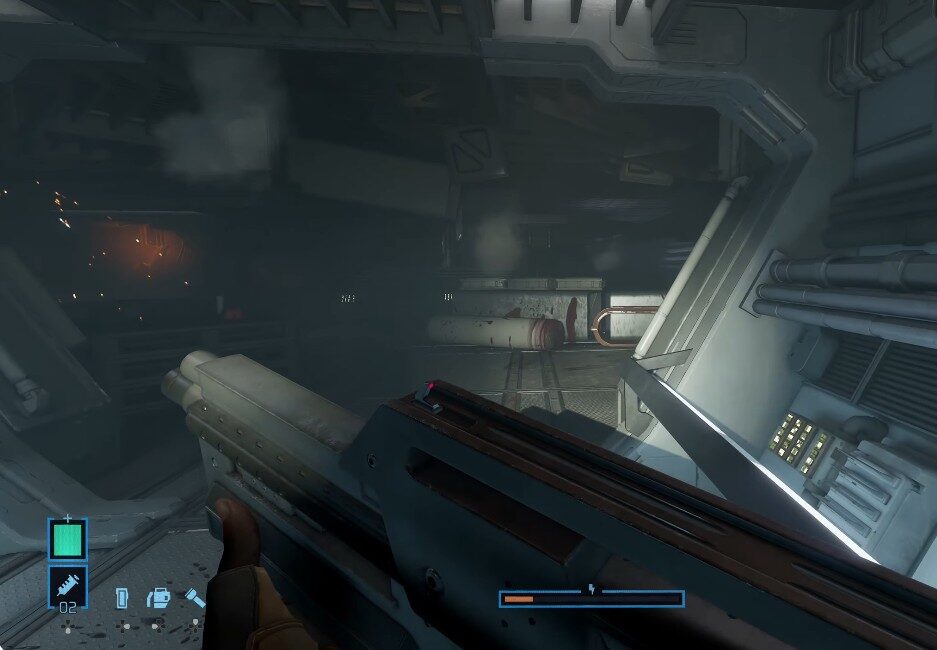The image size is (937, 650).
Task: Select the medkit syringe slot
Action: click(x=68, y=586)
